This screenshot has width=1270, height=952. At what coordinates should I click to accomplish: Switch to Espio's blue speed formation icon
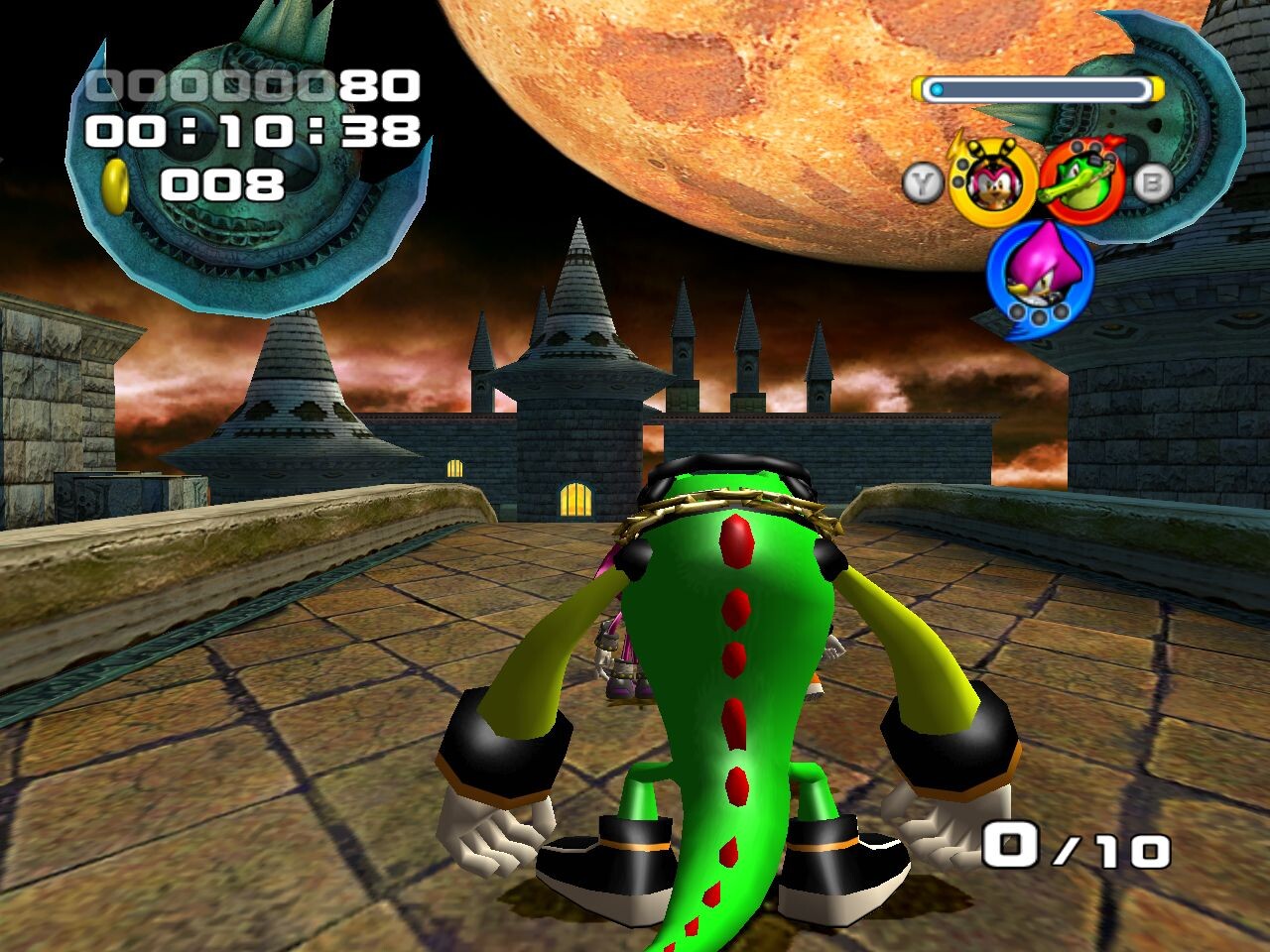coord(1039,273)
